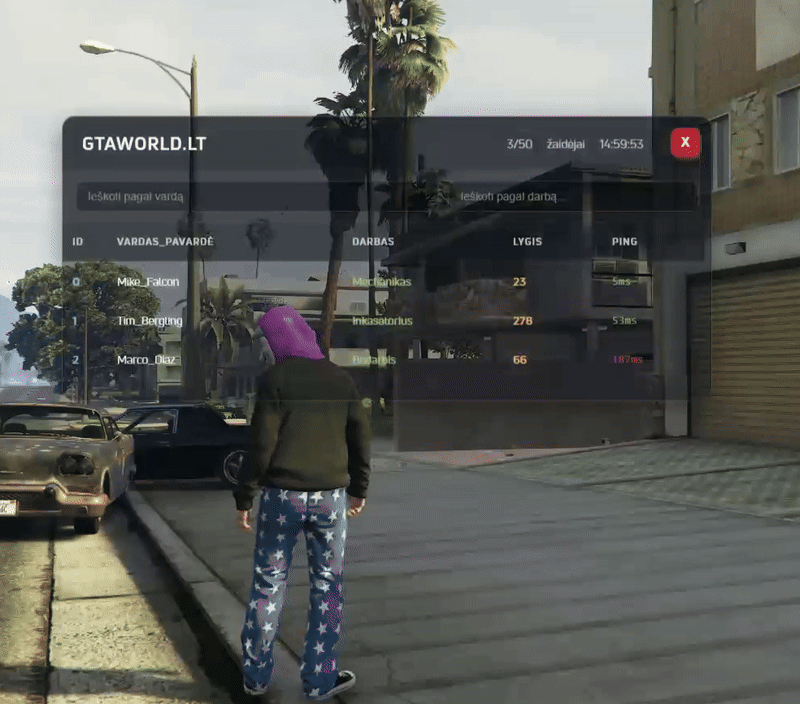Select the Marco_Diaz player row
This screenshot has width=800, height=704.
147,360
